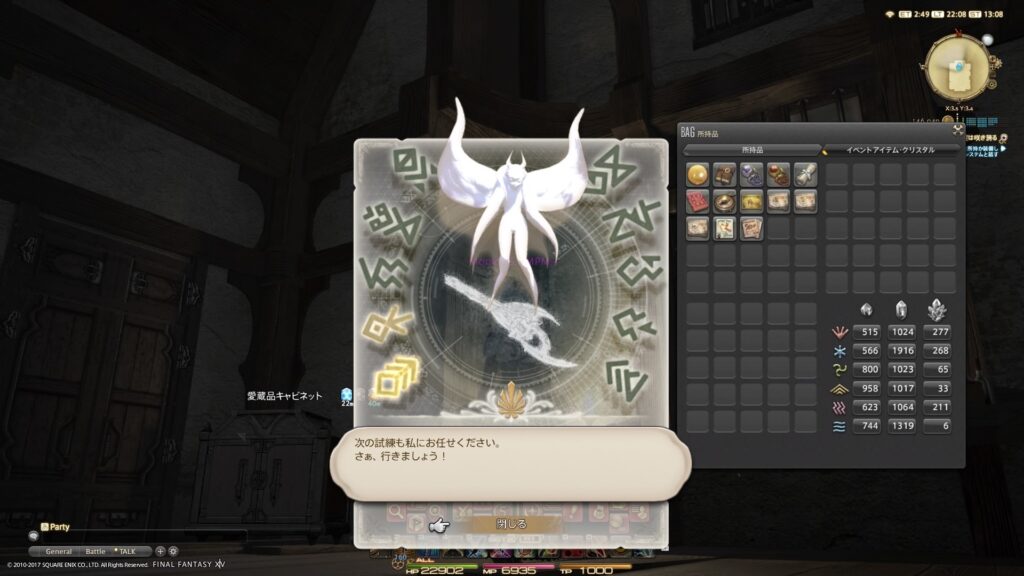Pick the purple crystal item slot

751,174
